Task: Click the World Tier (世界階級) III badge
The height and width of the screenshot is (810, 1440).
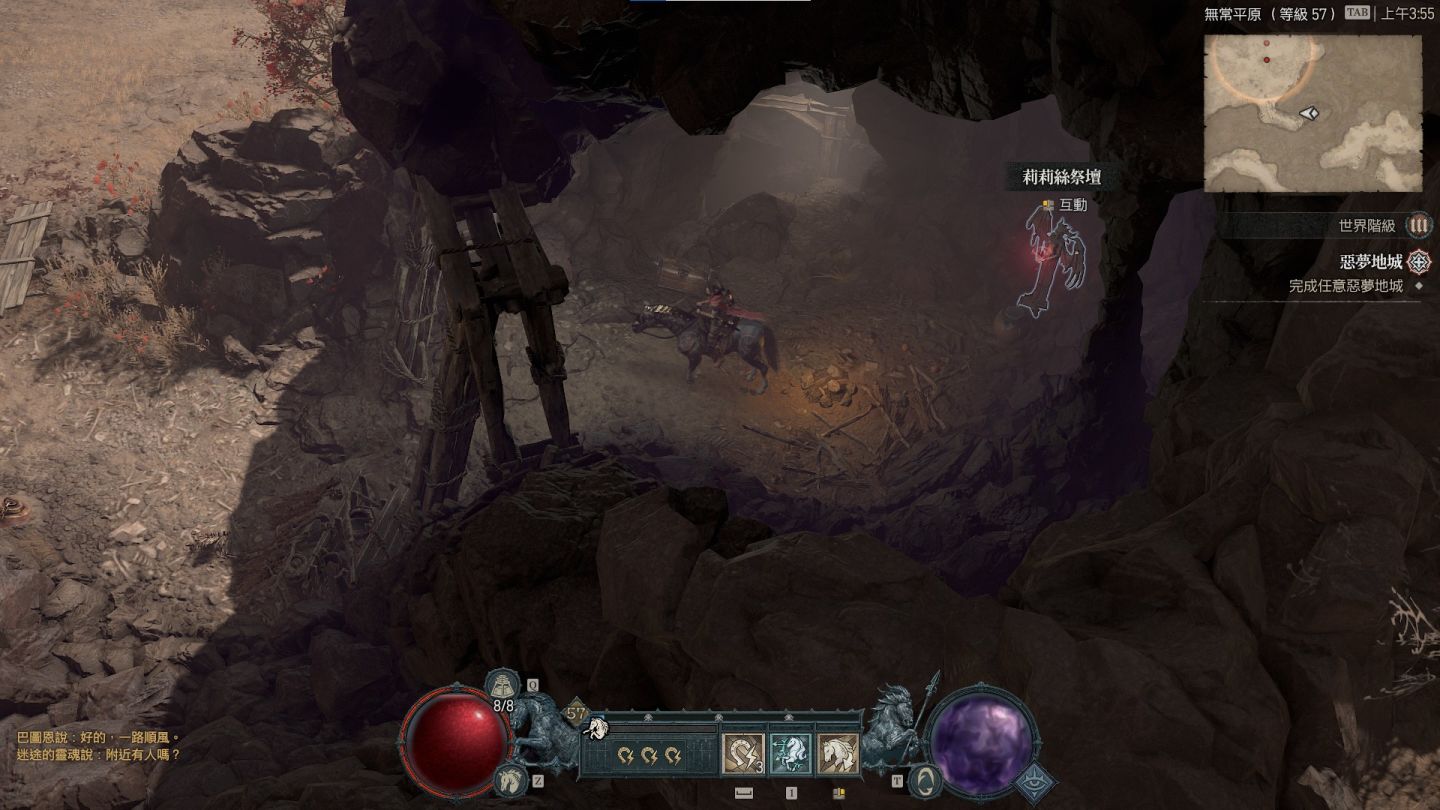Action: [x=1418, y=226]
